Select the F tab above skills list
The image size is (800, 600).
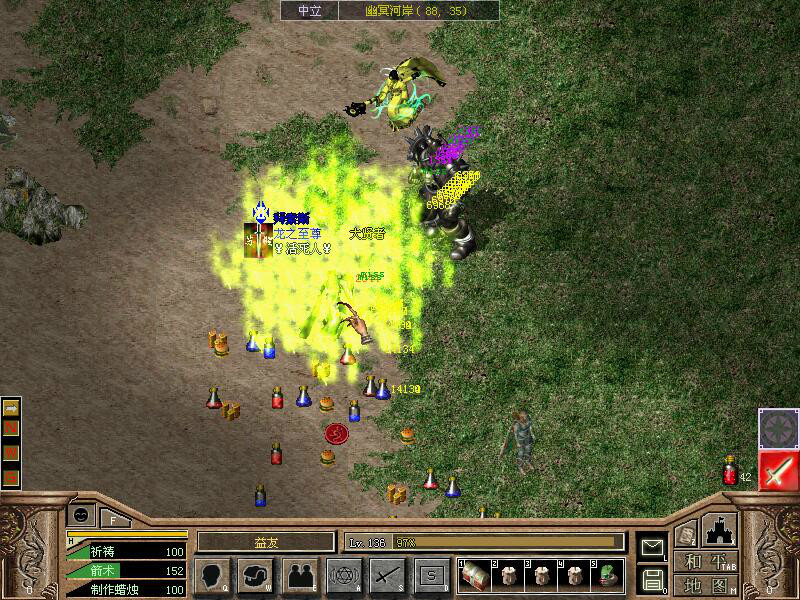[113, 518]
